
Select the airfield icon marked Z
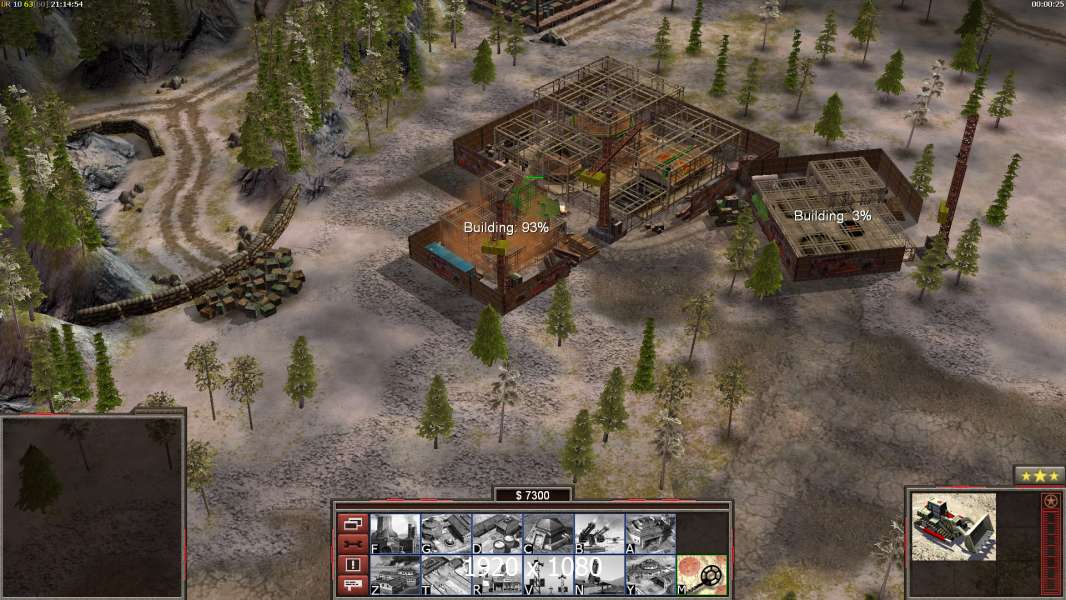395,574
